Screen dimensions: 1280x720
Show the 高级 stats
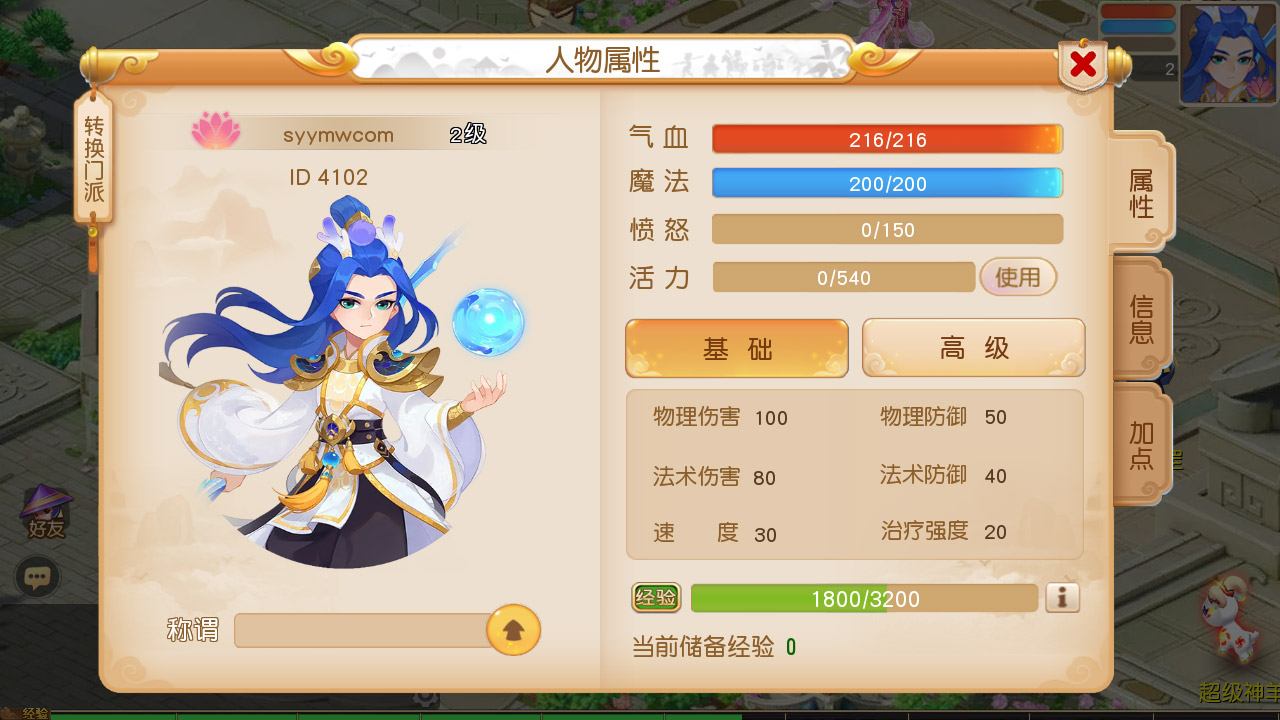tap(973, 348)
